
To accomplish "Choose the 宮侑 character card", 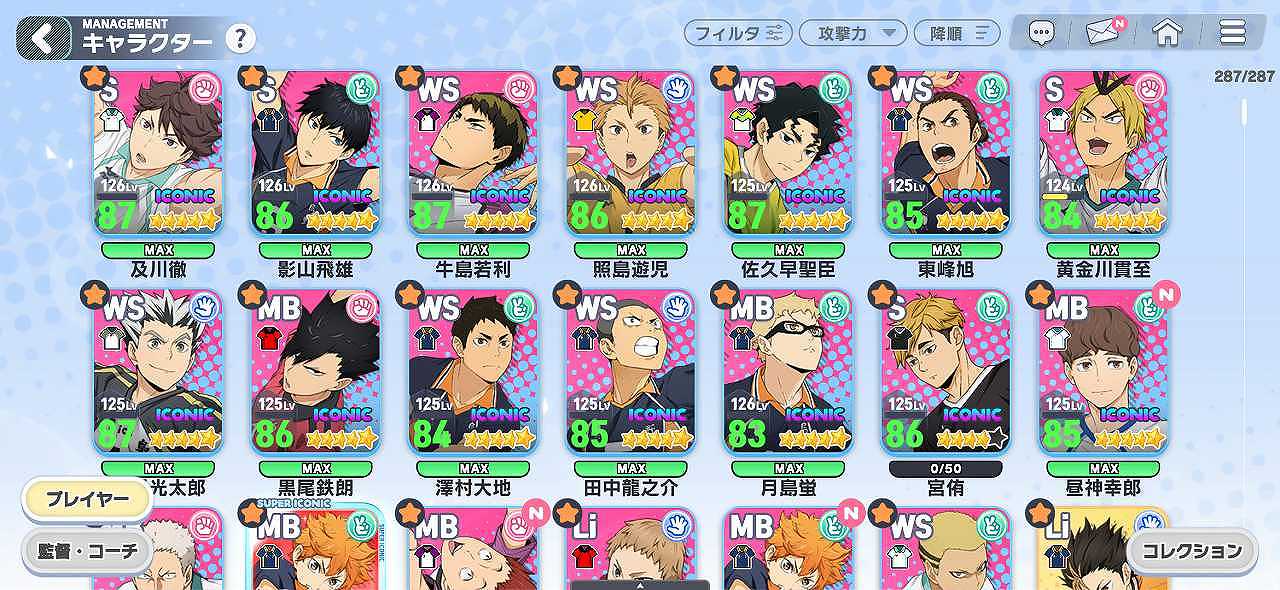I will (x=946, y=371).
